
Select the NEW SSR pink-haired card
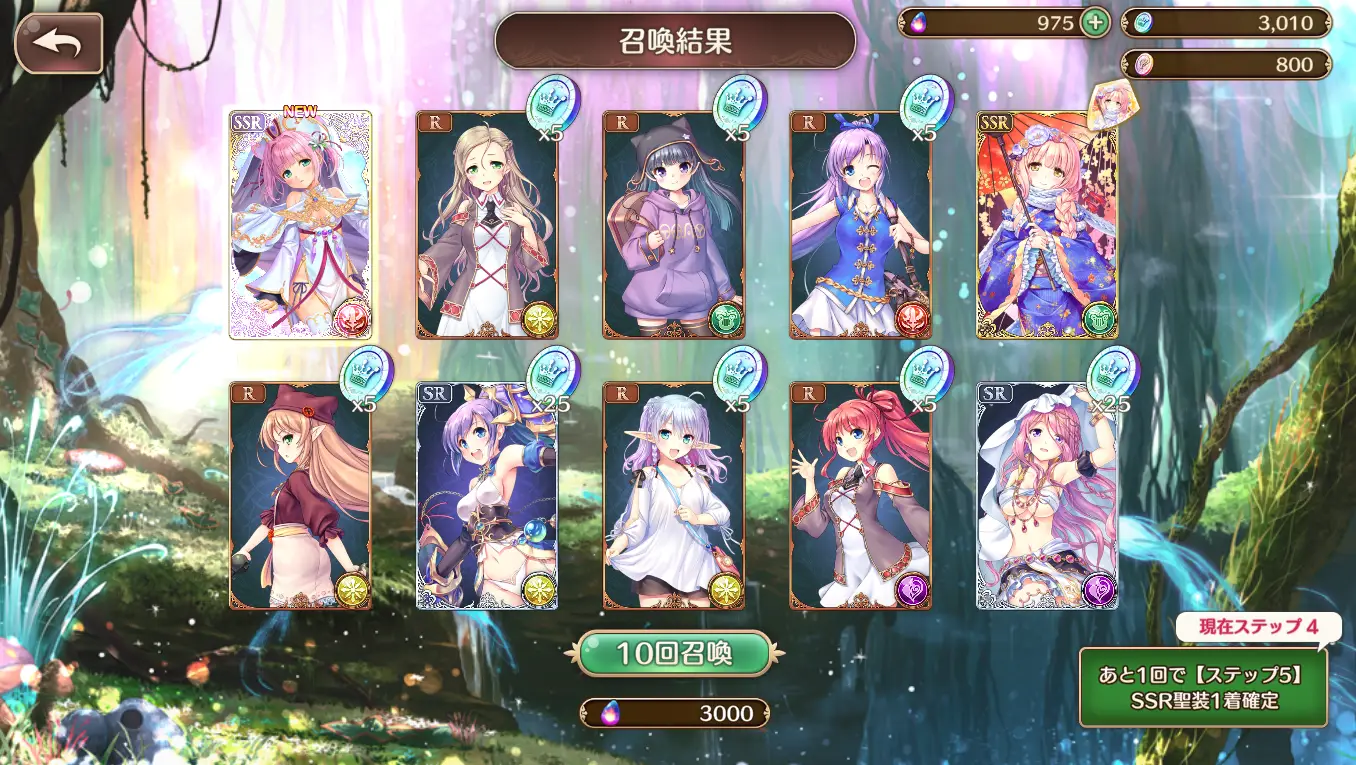point(300,225)
